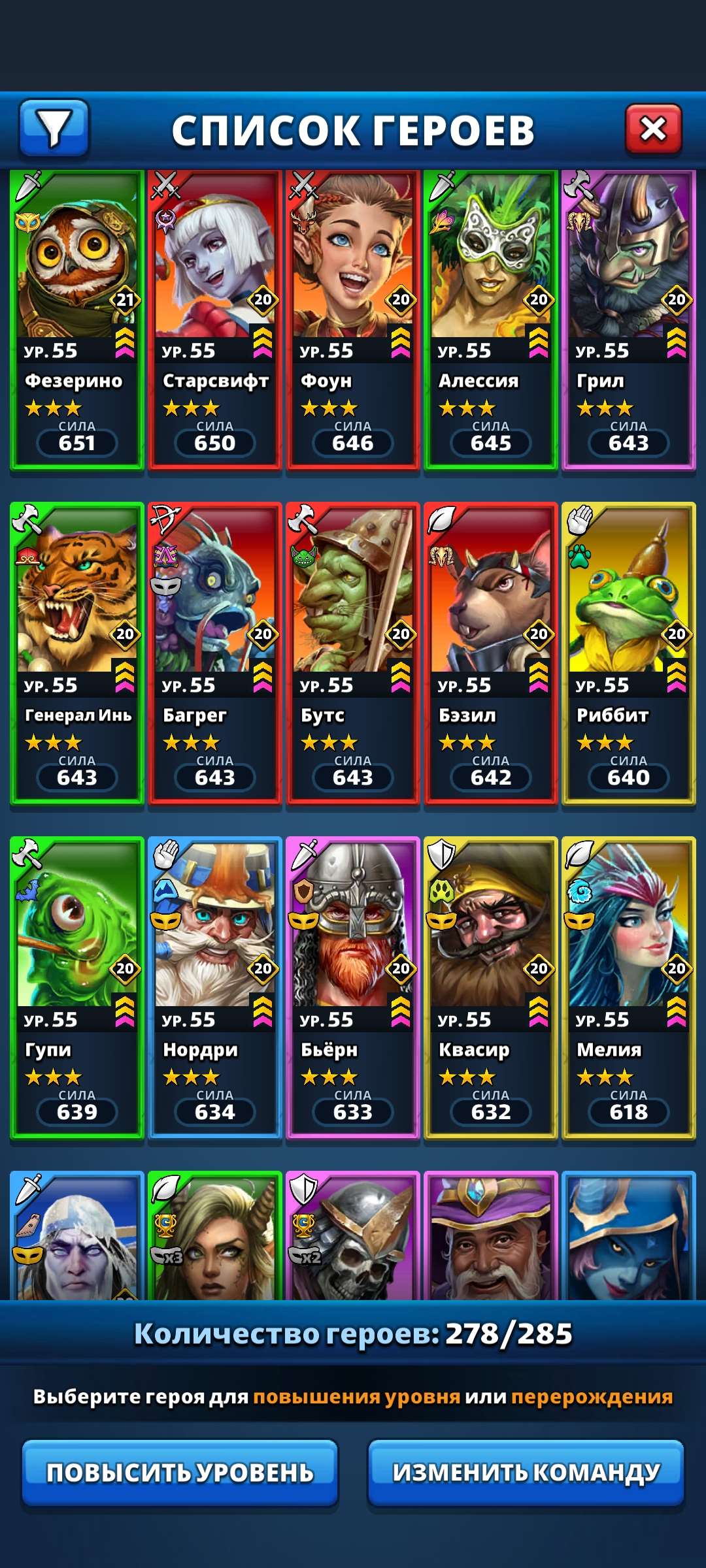Tap the Повысить уровень button
This screenshot has width=706, height=1568.
tap(180, 1473)
